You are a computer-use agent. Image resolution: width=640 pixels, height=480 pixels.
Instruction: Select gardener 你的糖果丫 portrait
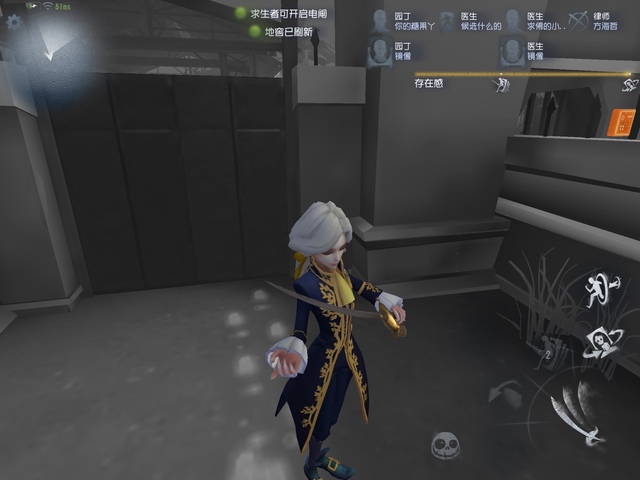click(x=380, y=21)
